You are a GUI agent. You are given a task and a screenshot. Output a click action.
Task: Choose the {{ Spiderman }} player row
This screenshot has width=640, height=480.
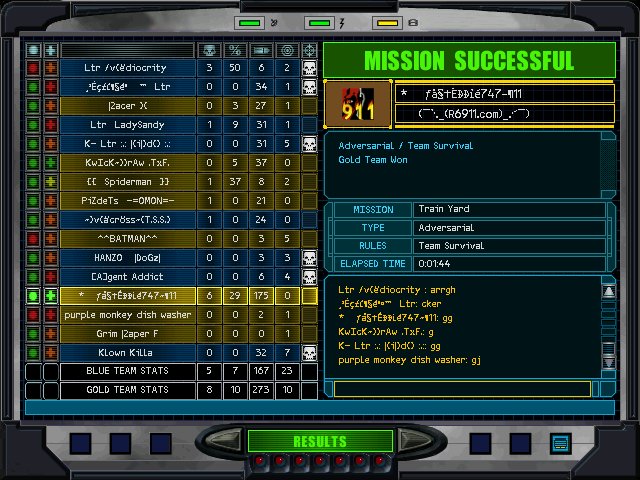click(x=126, y=182)
